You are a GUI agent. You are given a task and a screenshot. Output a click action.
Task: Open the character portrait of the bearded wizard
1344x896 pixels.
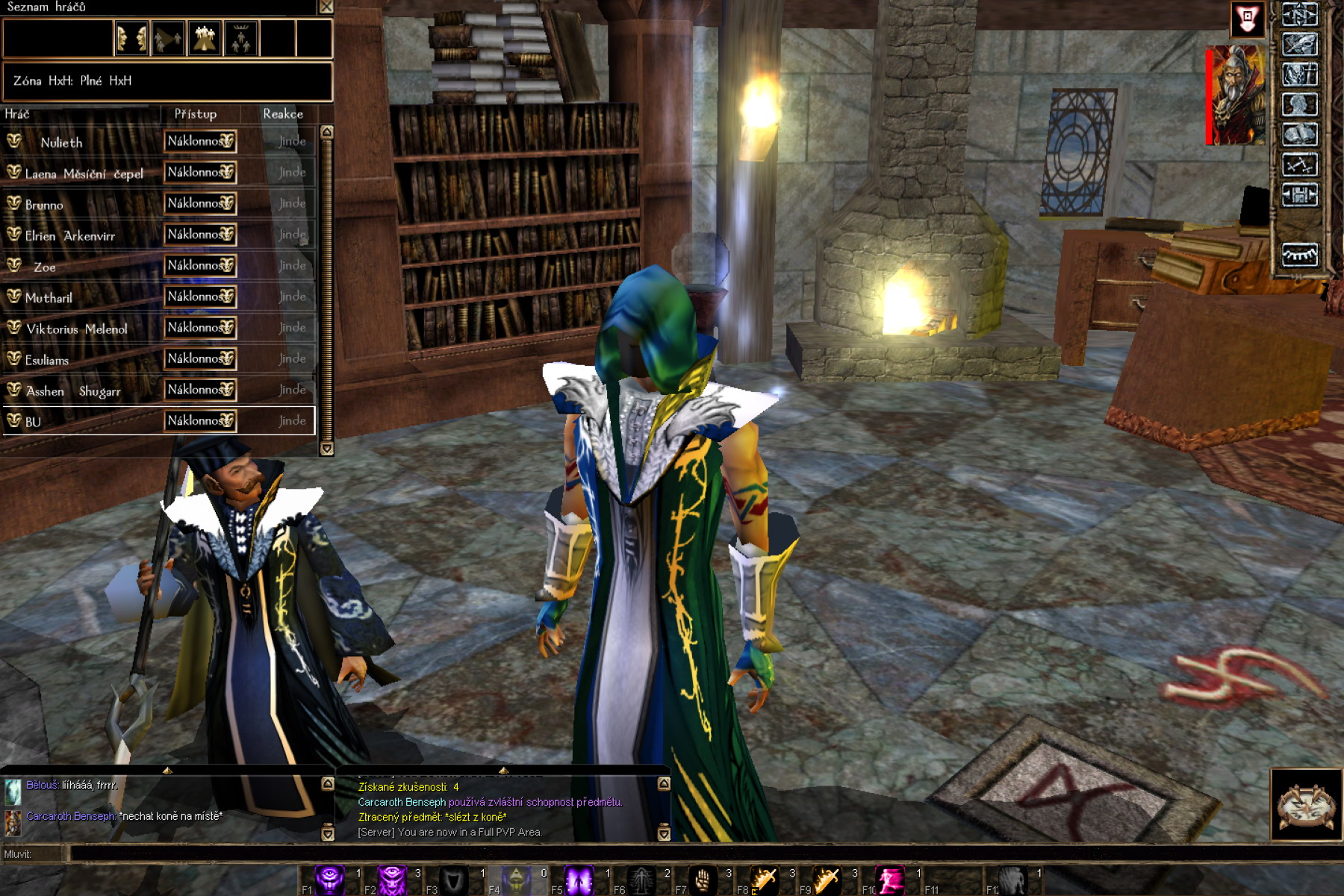click(1237, 95)
